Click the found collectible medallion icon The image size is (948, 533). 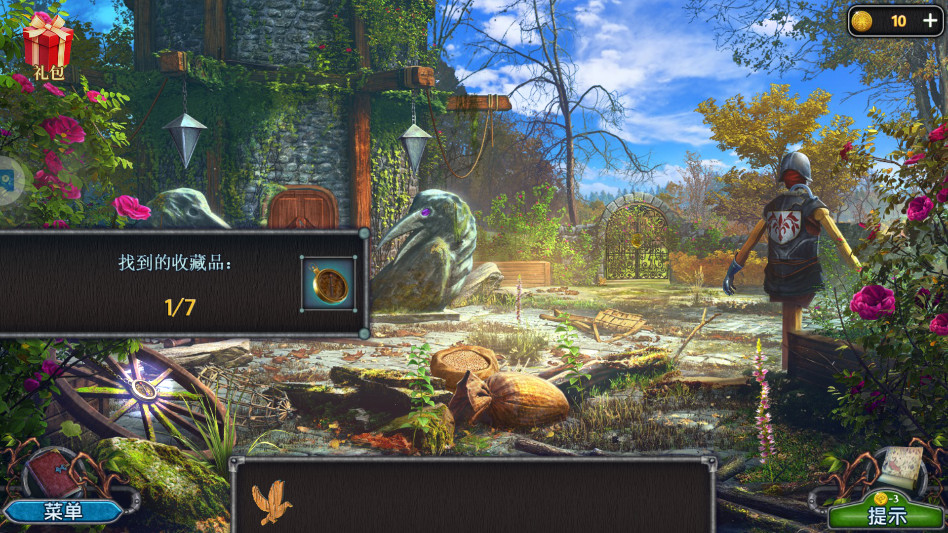click(328, 284)
